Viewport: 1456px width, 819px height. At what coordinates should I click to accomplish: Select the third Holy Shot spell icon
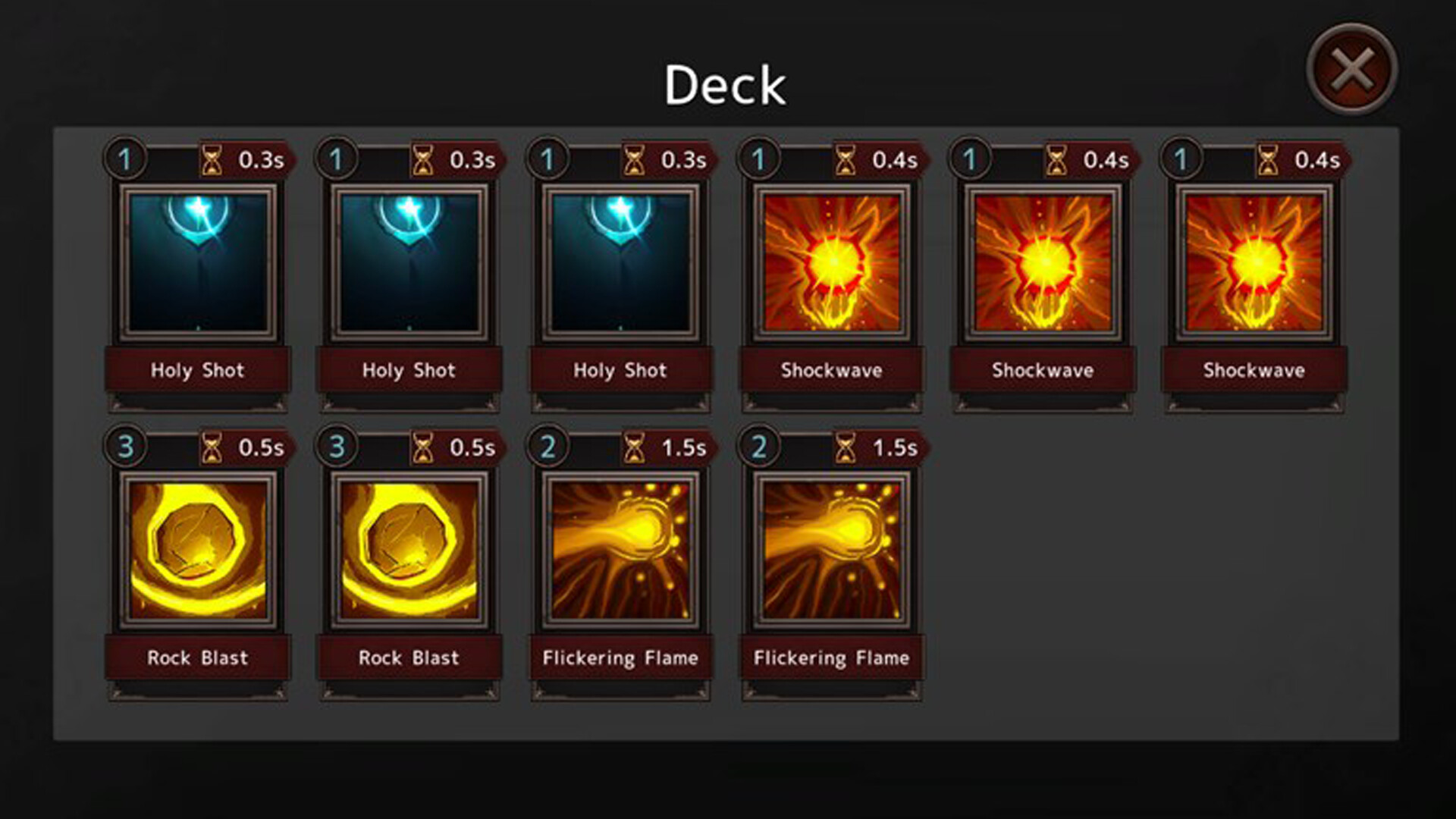(x=620, y=262)
